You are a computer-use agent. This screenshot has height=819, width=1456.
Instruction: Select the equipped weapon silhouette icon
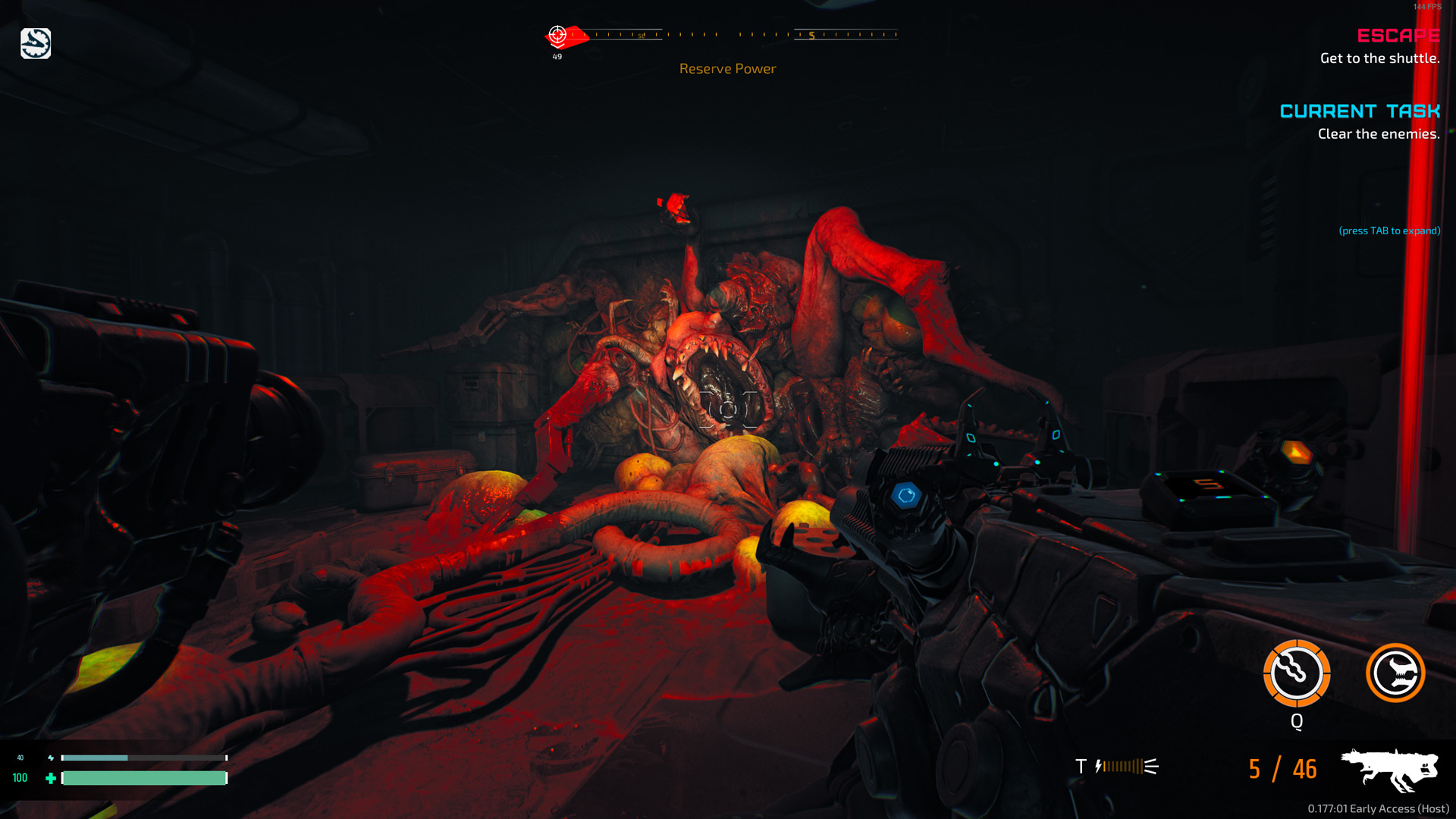click(1389, 769)
